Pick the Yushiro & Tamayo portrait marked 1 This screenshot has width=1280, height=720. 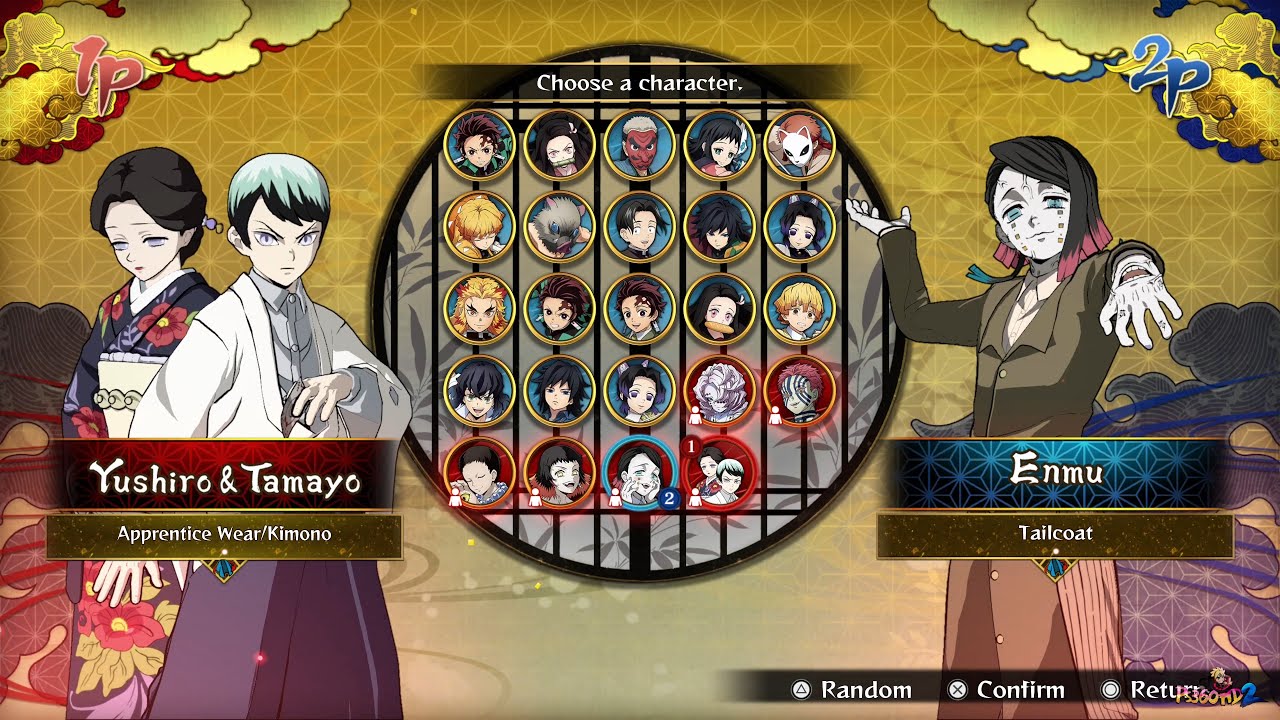click(x=720, y=473)
